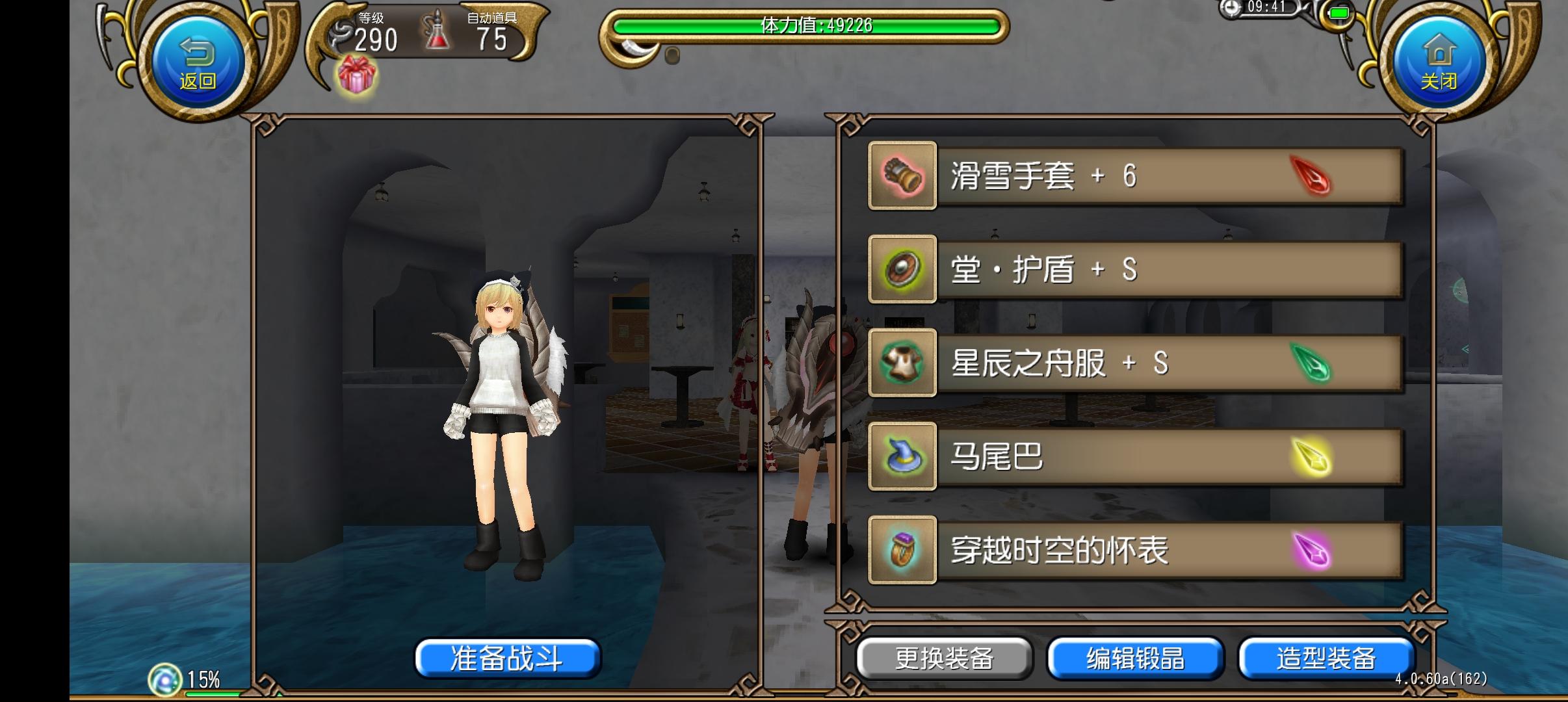The width and height of the screenshot is (1568, 702).
Task: Select the hat icon next to 马尾巴
Action: tap(903, 457)
